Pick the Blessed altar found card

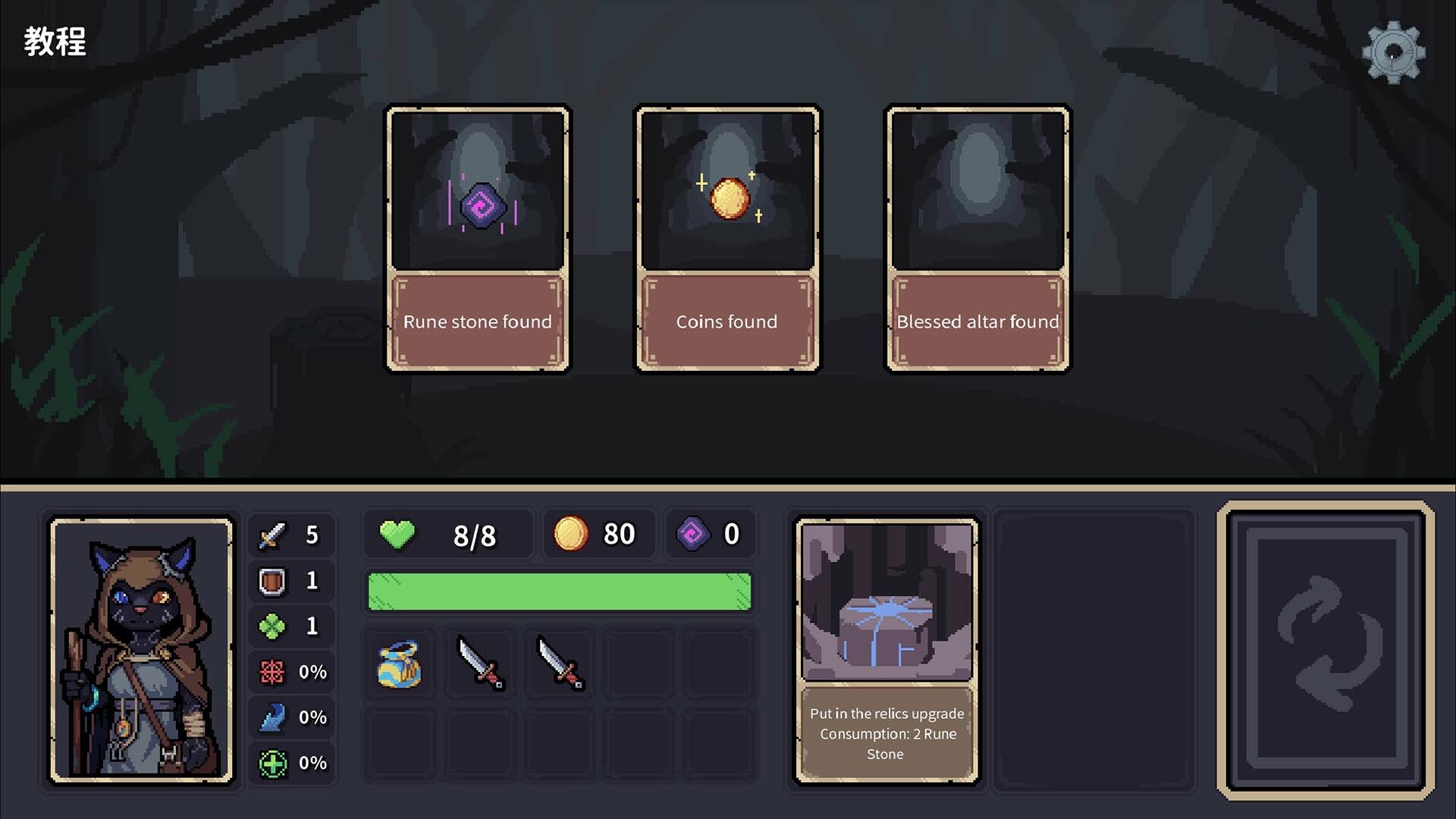tap(977, 237)
